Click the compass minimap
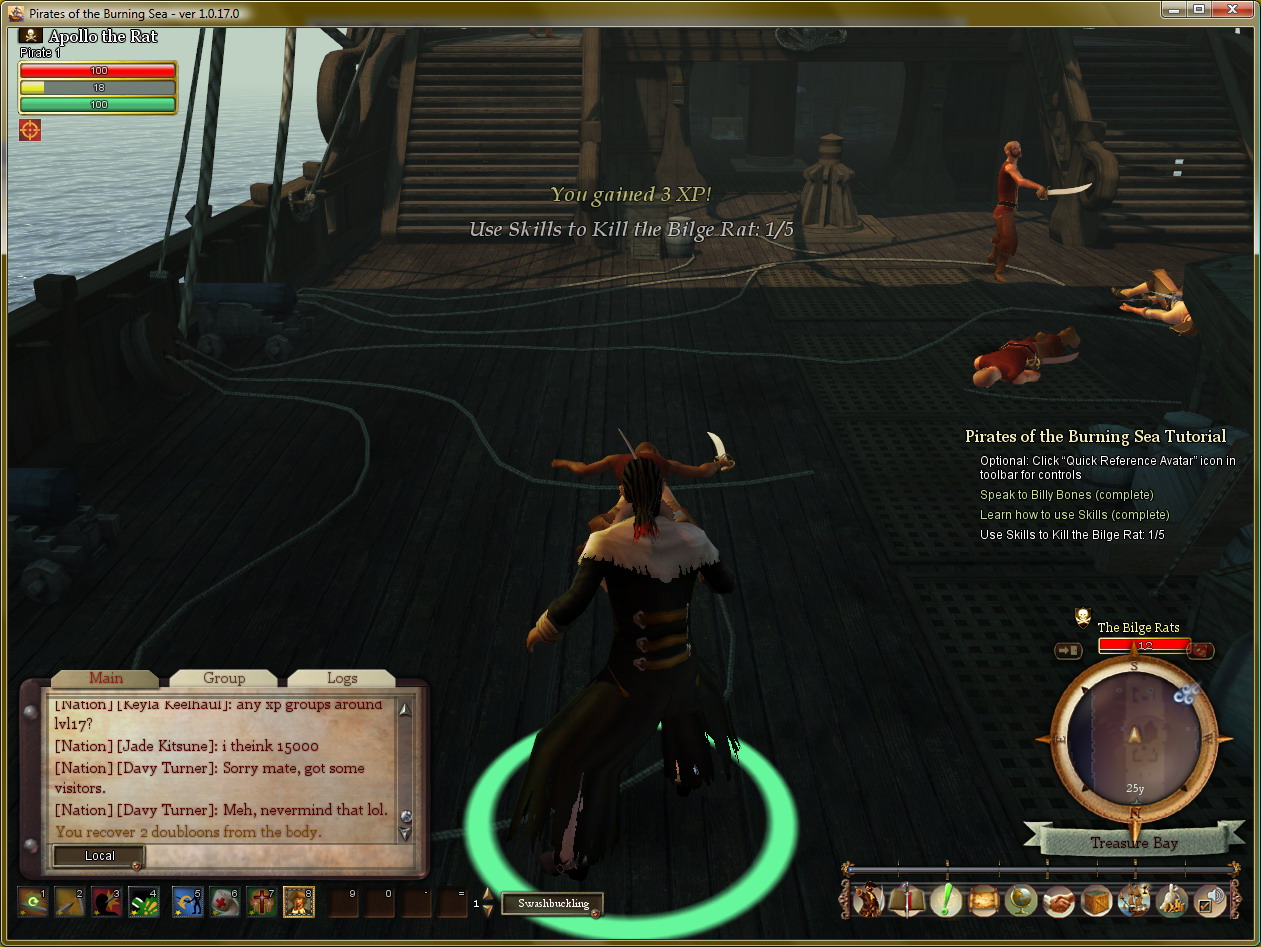The height and width of the screenshot is (947, 1261). click(1134, 738)
